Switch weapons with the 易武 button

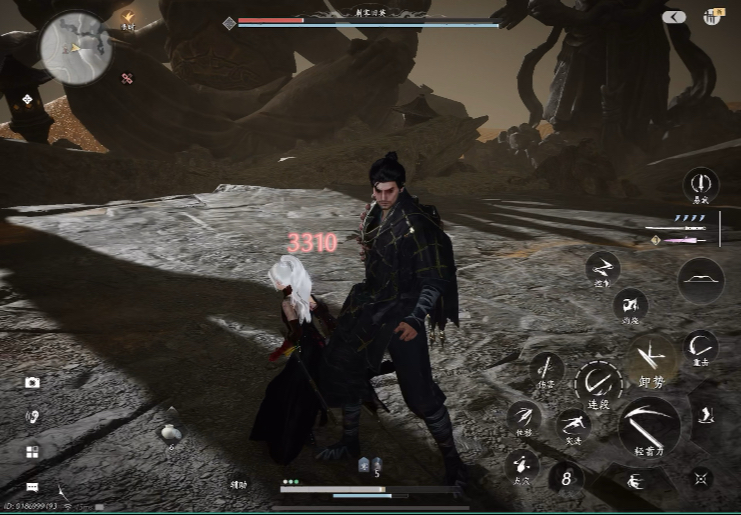[x=701, y=184]
